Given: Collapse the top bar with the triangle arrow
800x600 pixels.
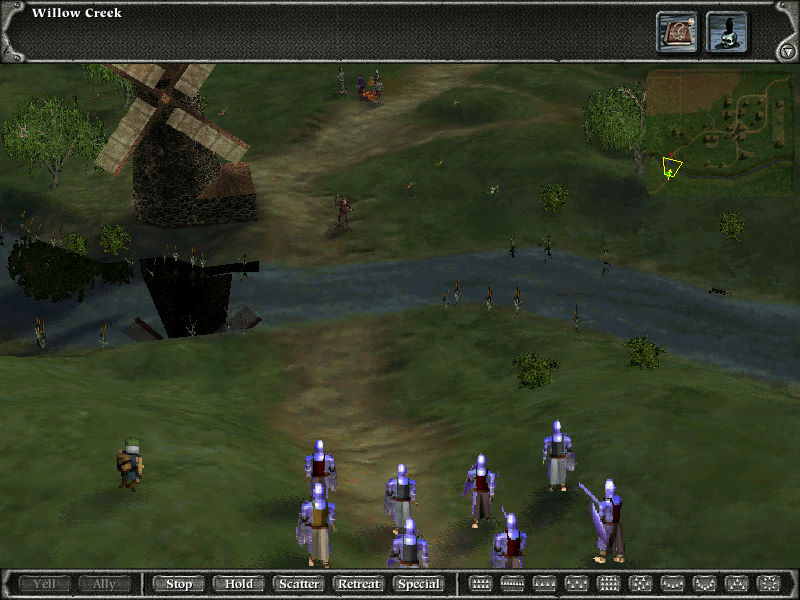Looking at the screenshot, I should 784,51.
